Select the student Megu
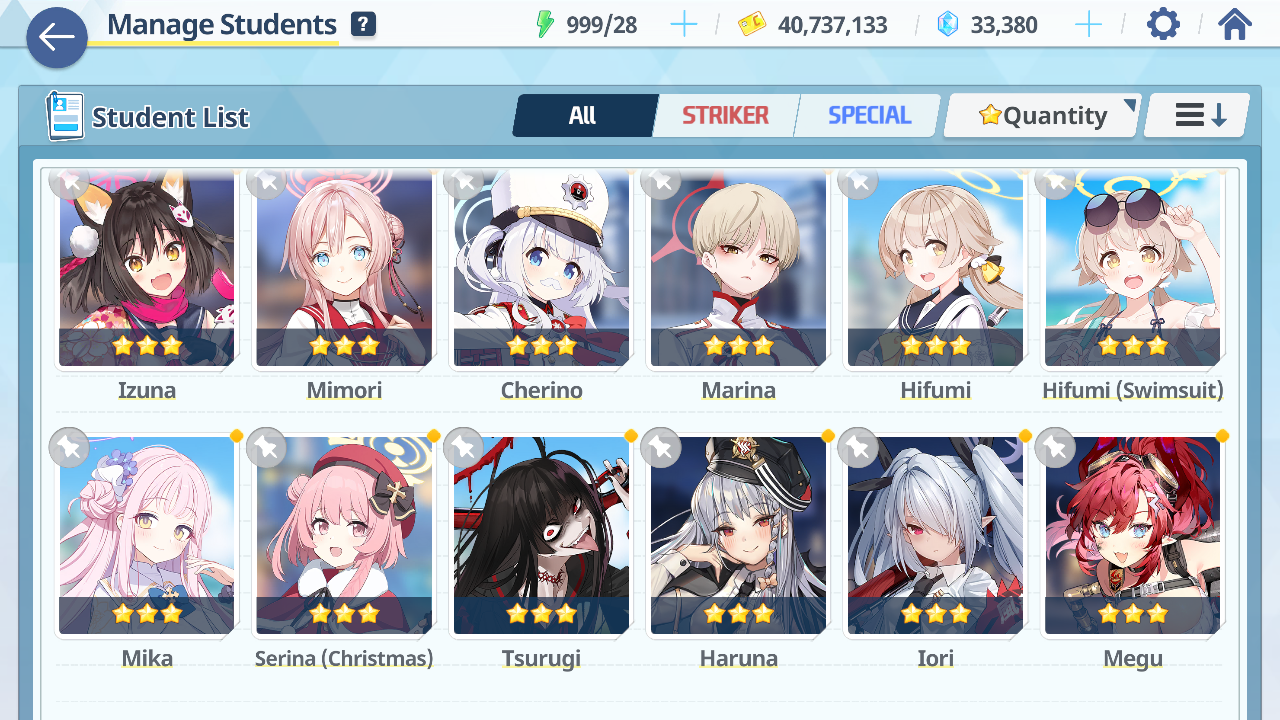1280x720 pixels. point(1132,535)
